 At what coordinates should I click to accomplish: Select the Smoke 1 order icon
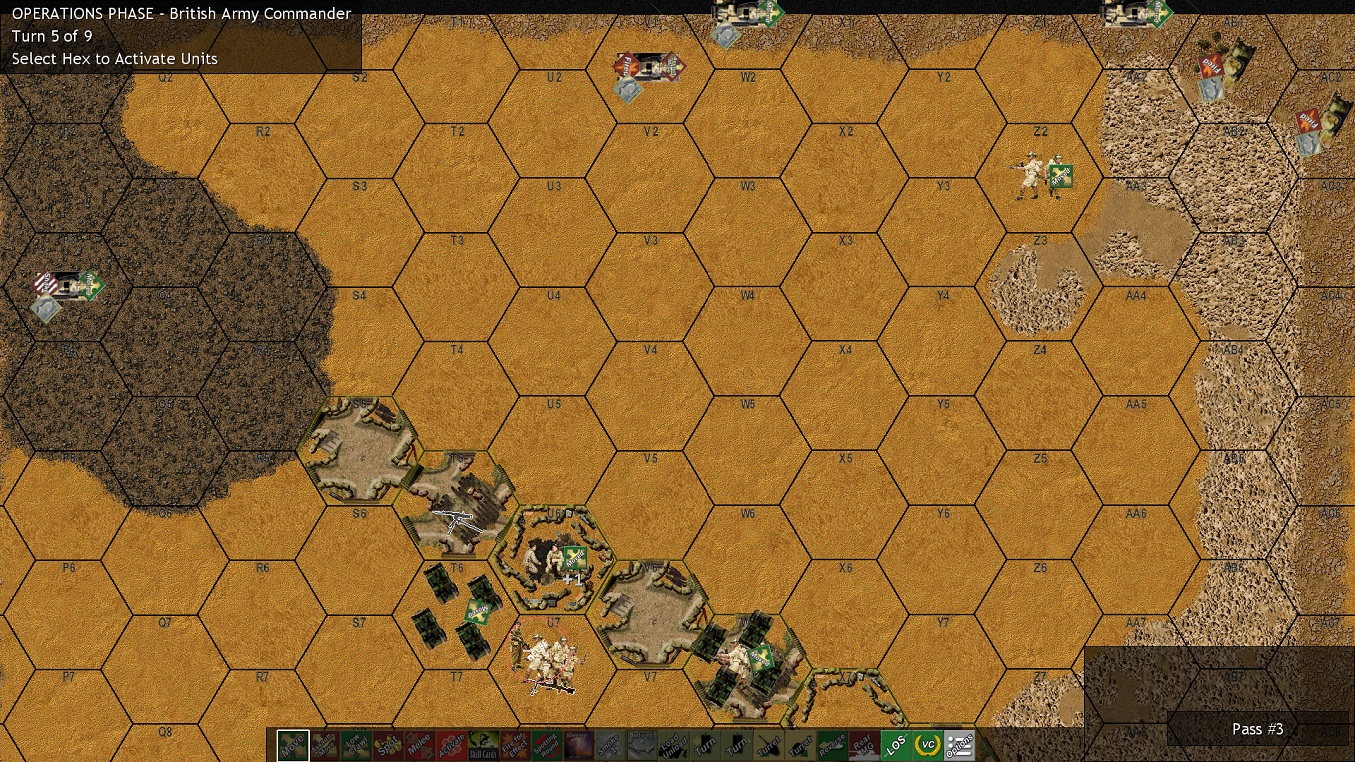pyautogui.click(x=611, y=744)
